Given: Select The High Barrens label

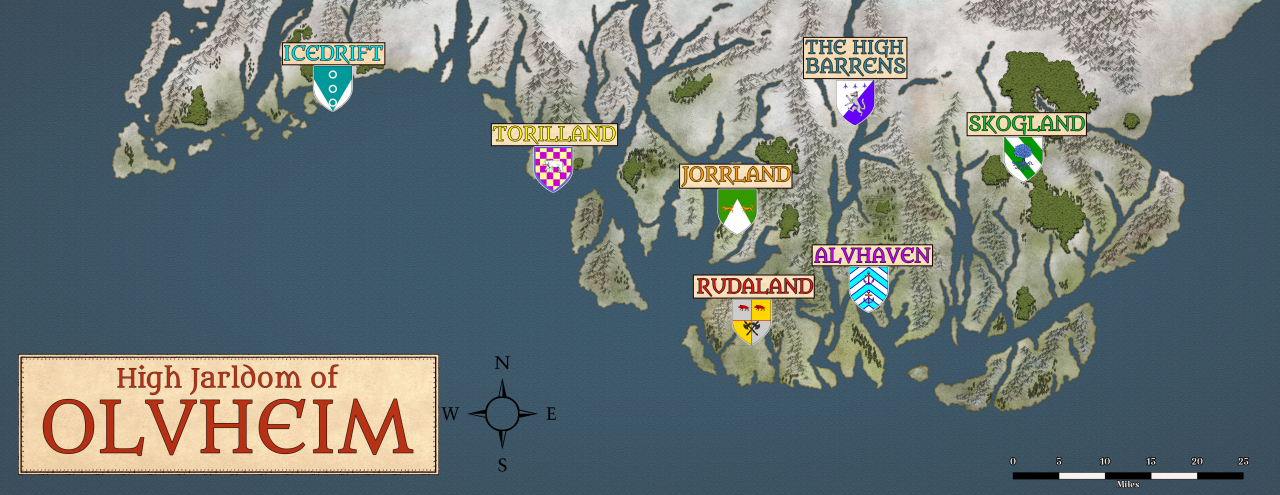Looking at the screenshot, I should point(855,58).
